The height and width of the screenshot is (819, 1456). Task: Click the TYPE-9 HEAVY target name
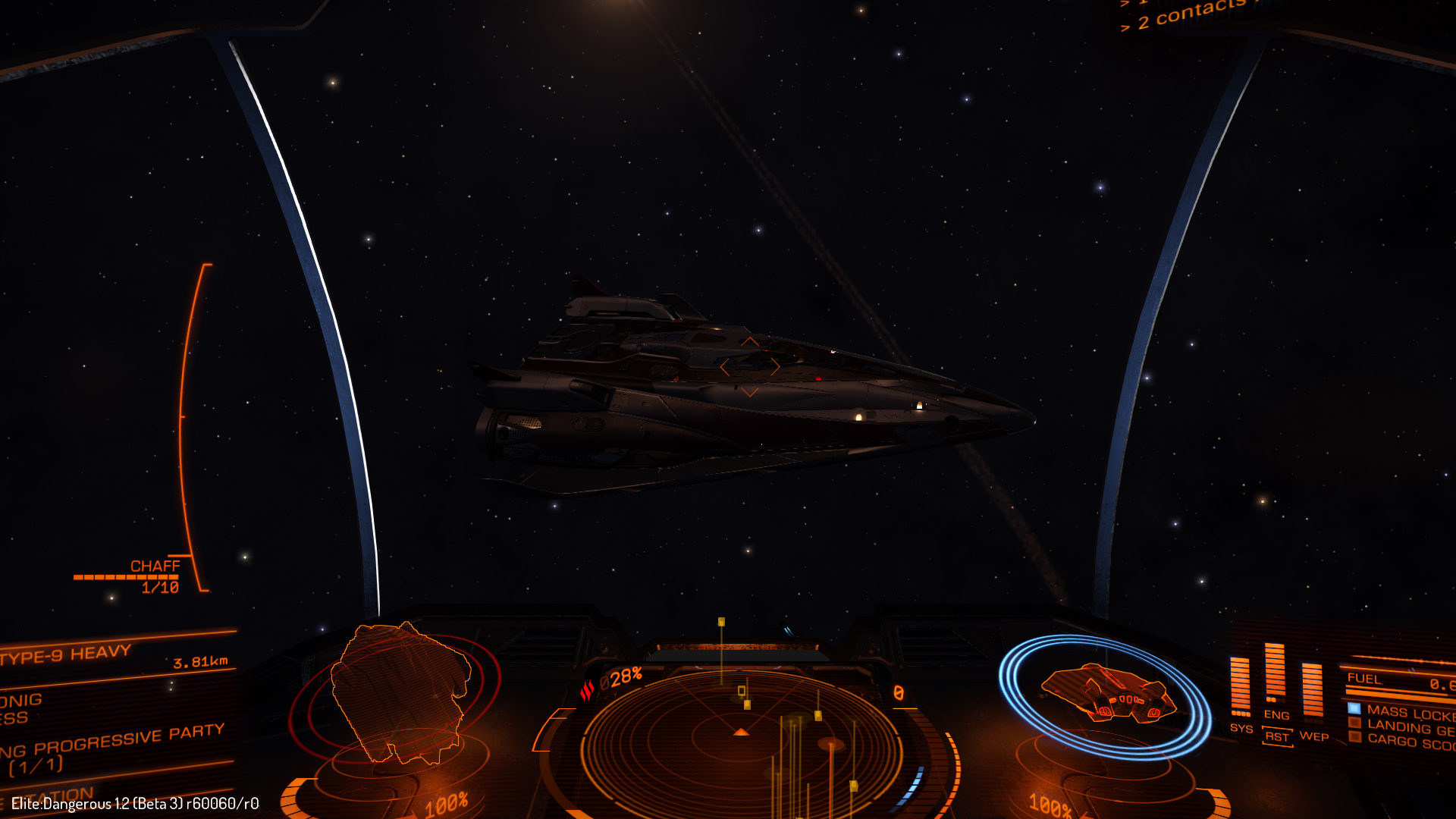click(67, 654)
